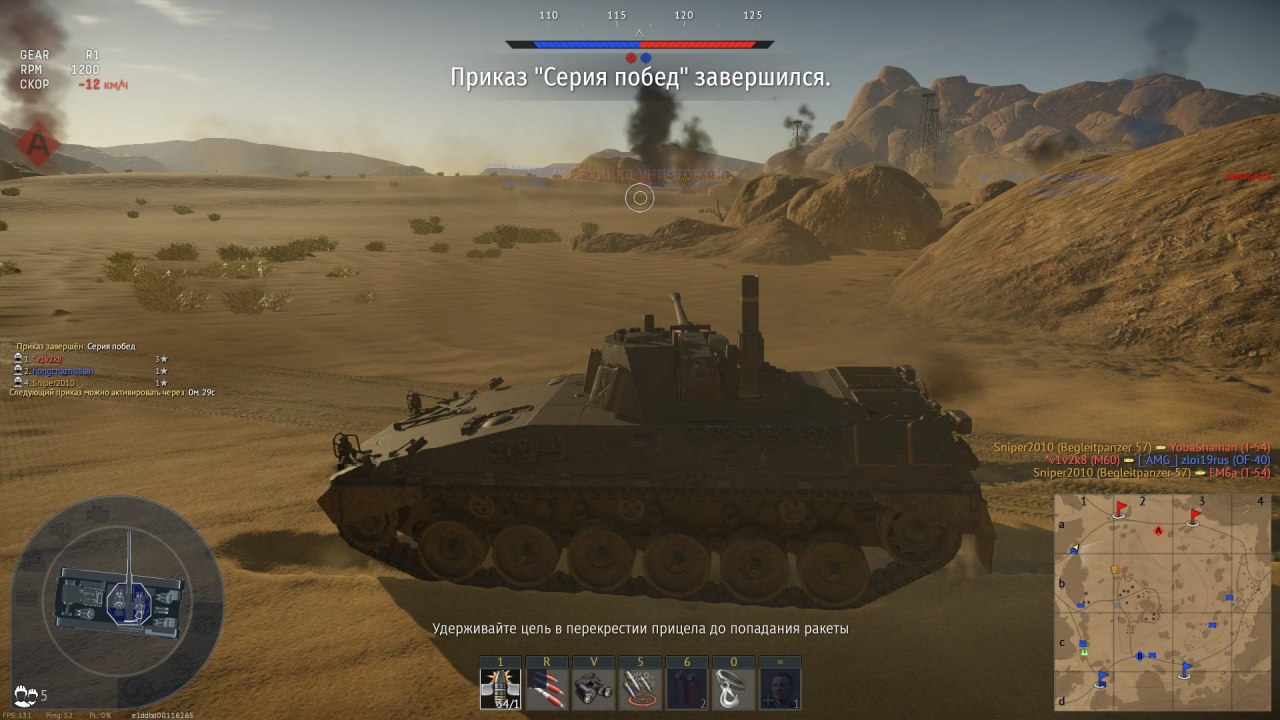Click the blue capture point B on minimap
The height and width of the screenshot is (720, 1280).
1140,656
